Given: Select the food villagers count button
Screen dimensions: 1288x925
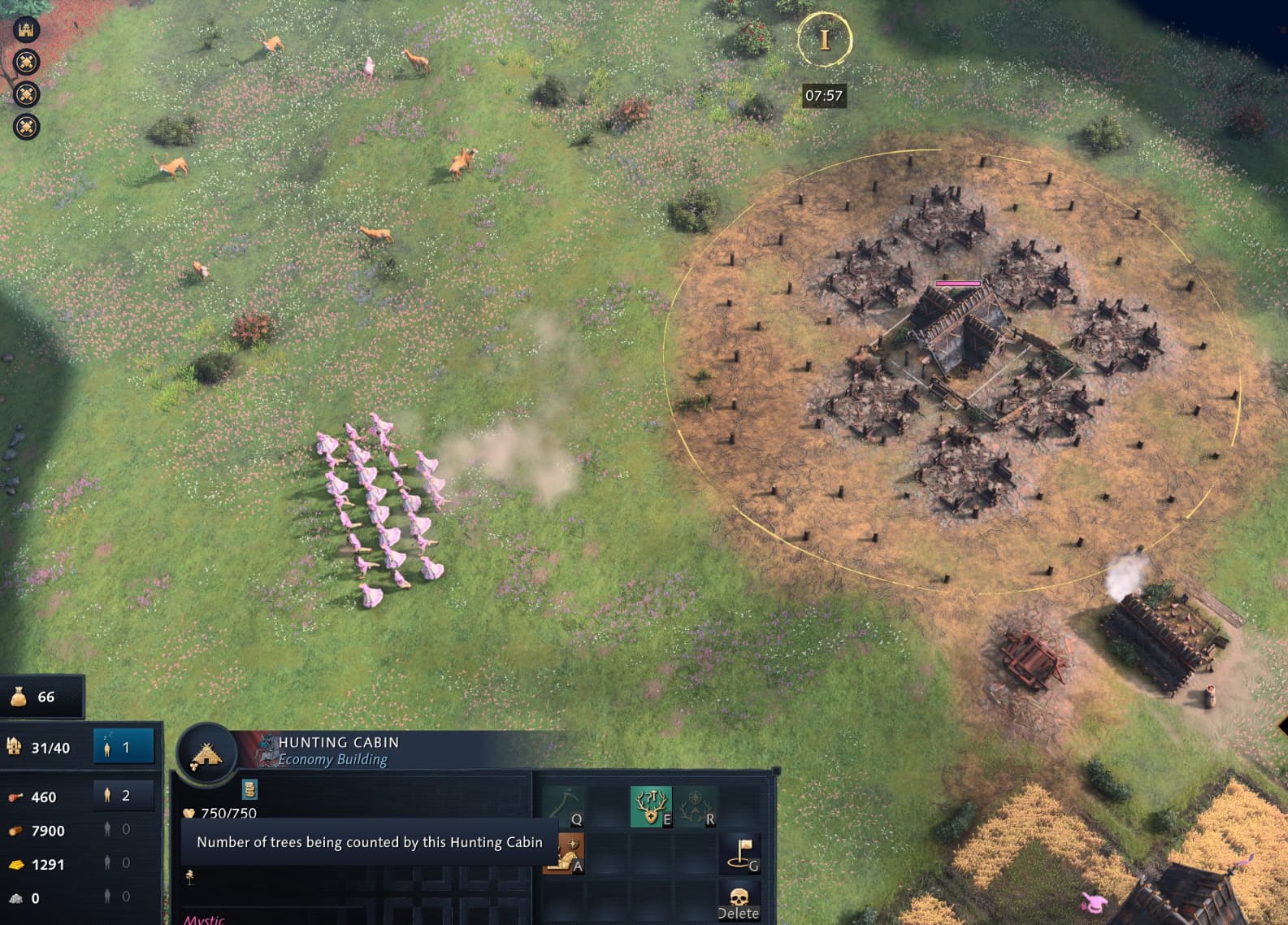Looking at the screenshot, I should pyautogui.click(x=124, y=796).
